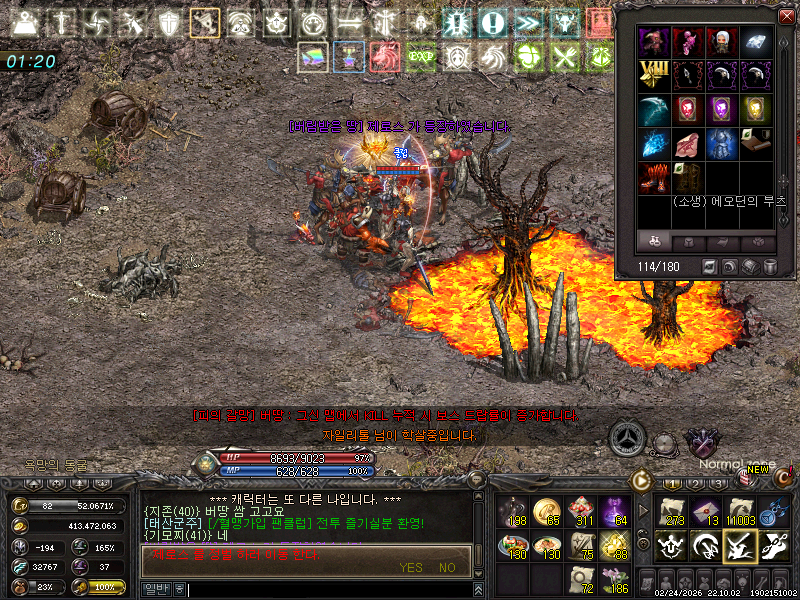The image size is (800, 600).
Task: Open the round compass emblem menu button
Action: pos(629,438)
